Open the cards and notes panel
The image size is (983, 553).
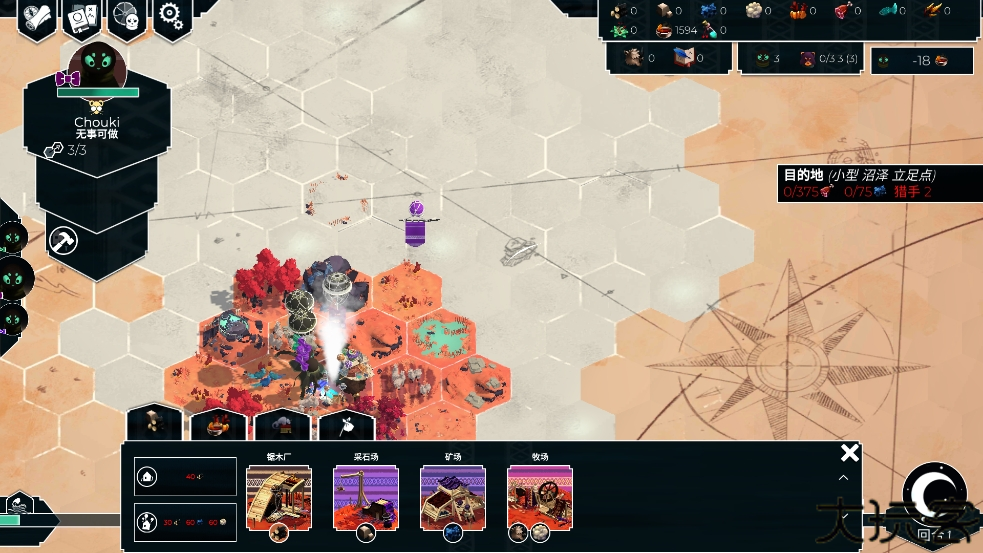(x=81, y=18)
